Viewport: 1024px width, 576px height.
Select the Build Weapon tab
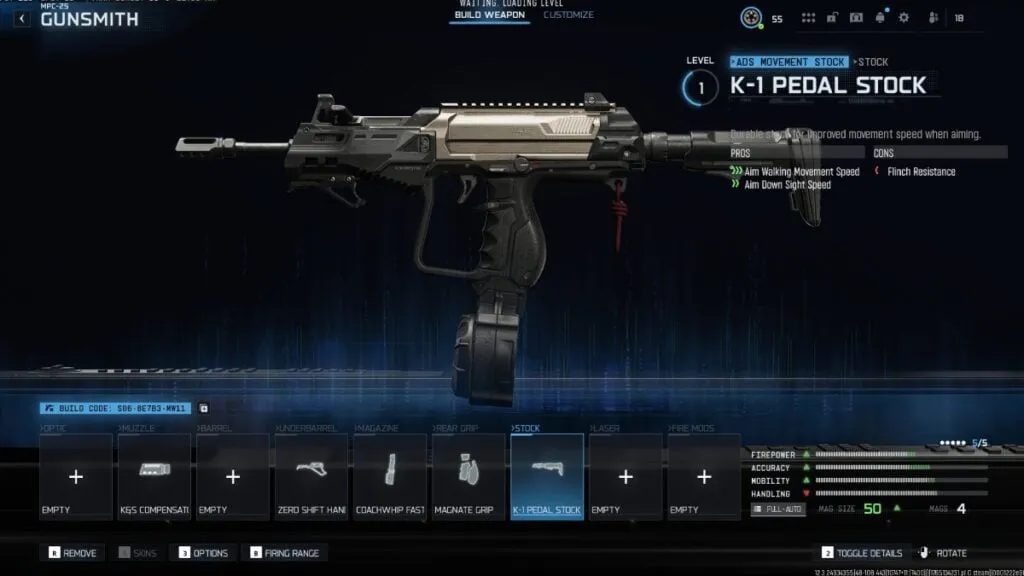point(489,15)
